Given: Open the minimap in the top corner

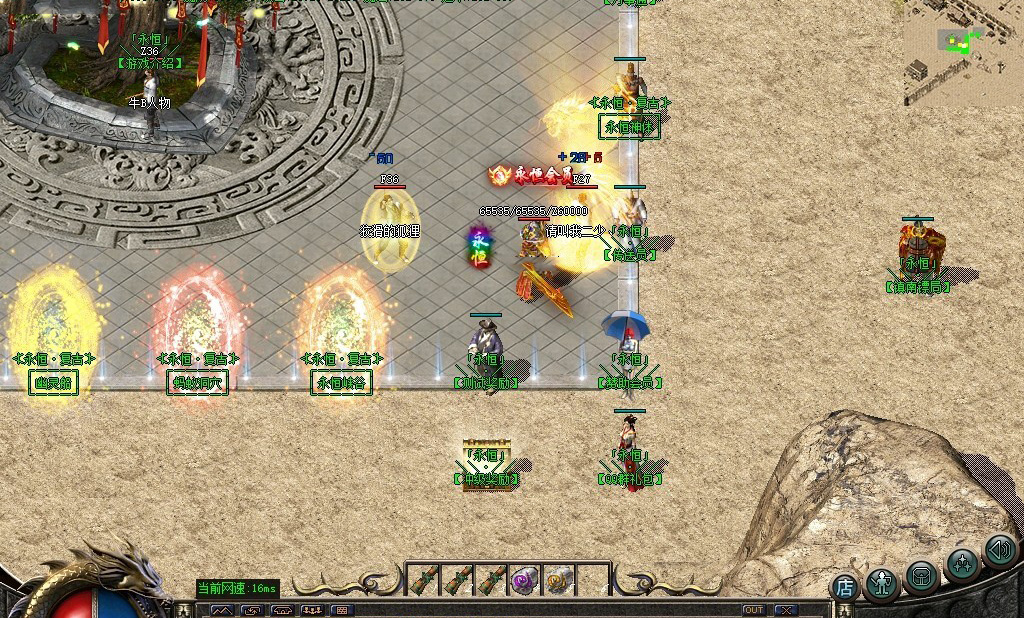Looking at the screenshot, I should [963, 53].
